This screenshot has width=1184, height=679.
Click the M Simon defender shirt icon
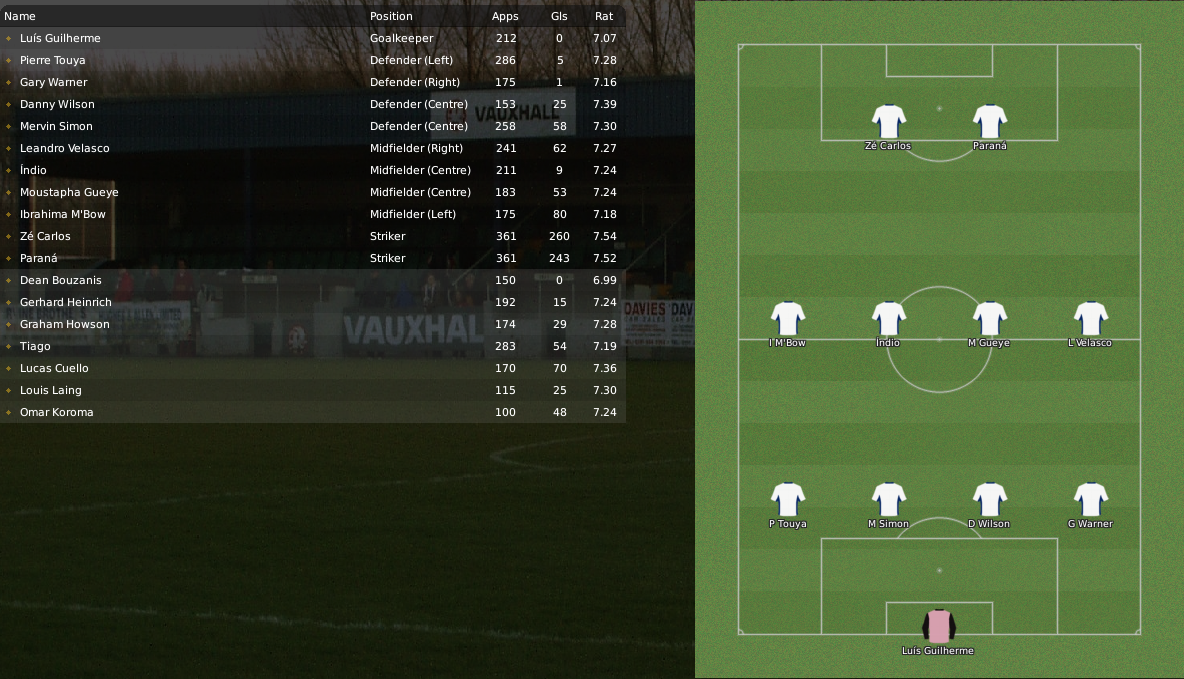888,499
